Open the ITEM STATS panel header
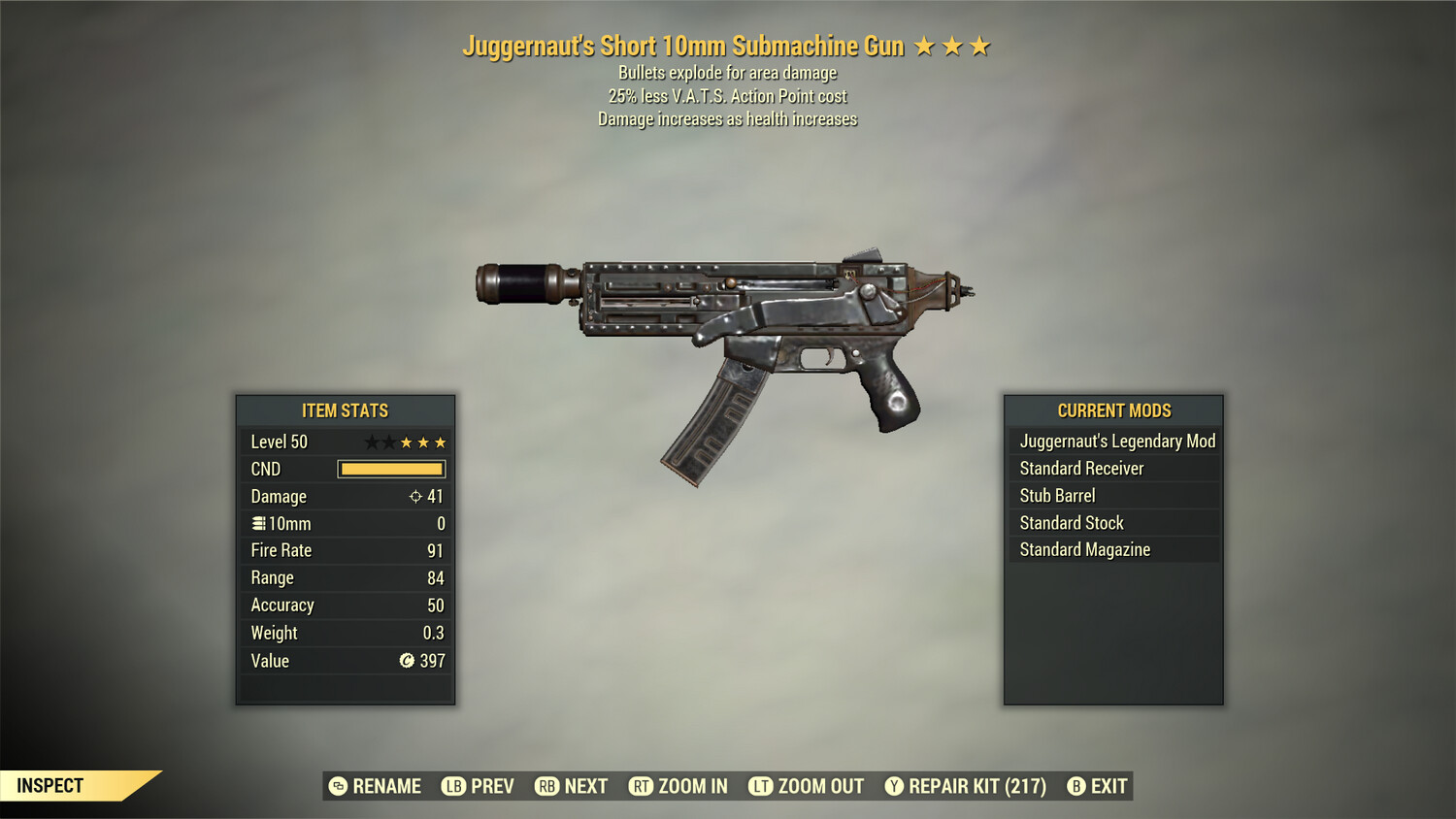The image size is (1456, 819). click(345, 410)
